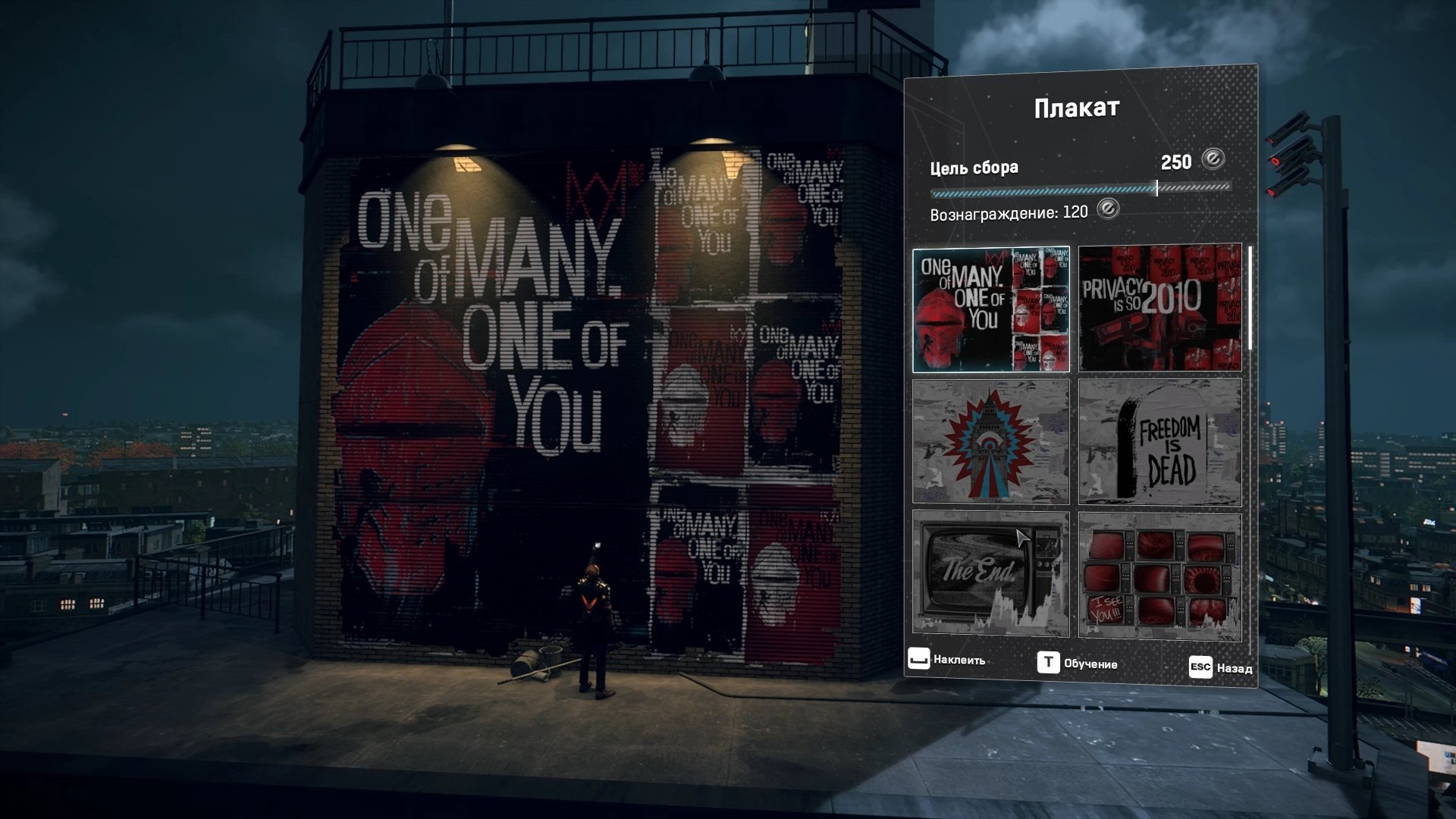Choose the 'Privacy is so 2010' poster
The image size is (1456, 819).
[x=1159, y=307]
